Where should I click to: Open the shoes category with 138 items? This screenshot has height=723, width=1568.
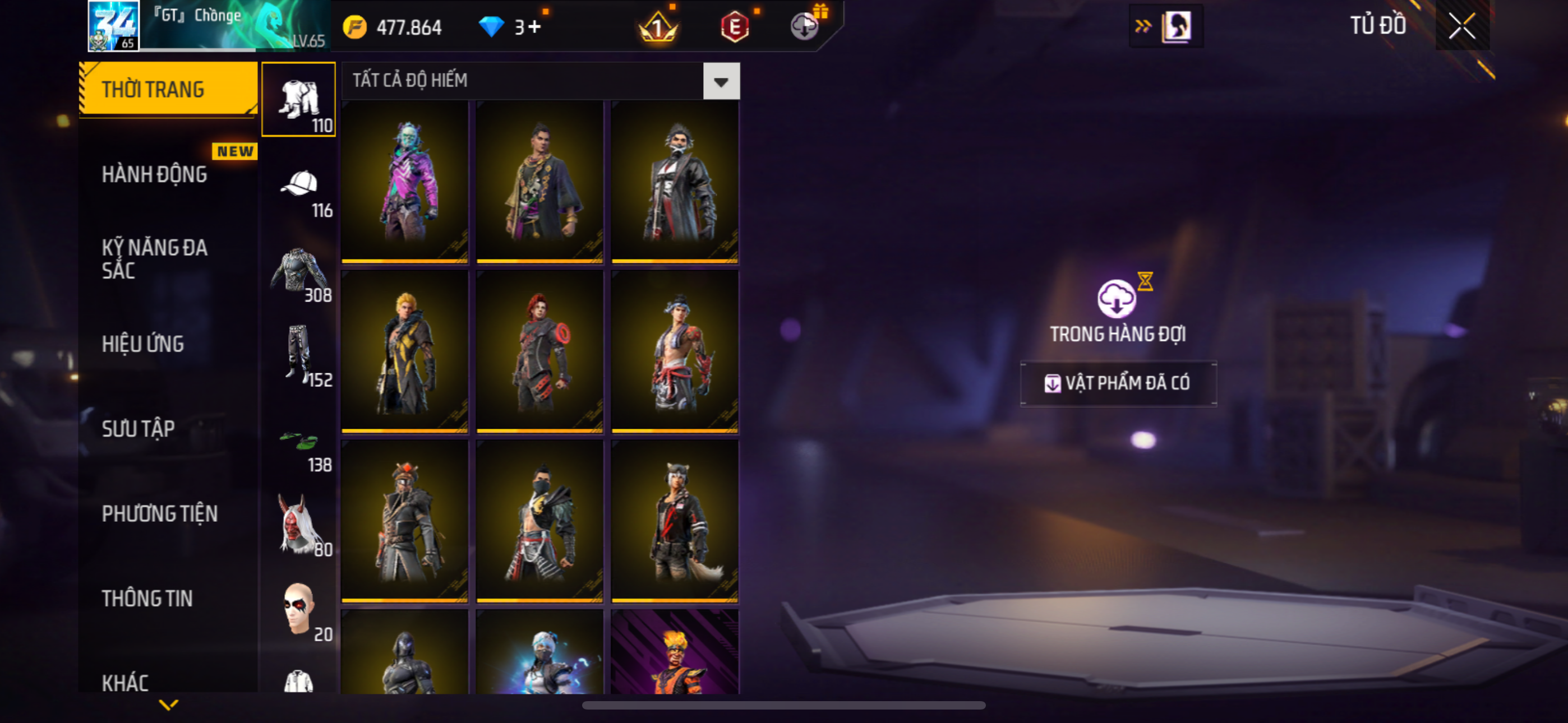pyautogui.click(x=299, y=444)
